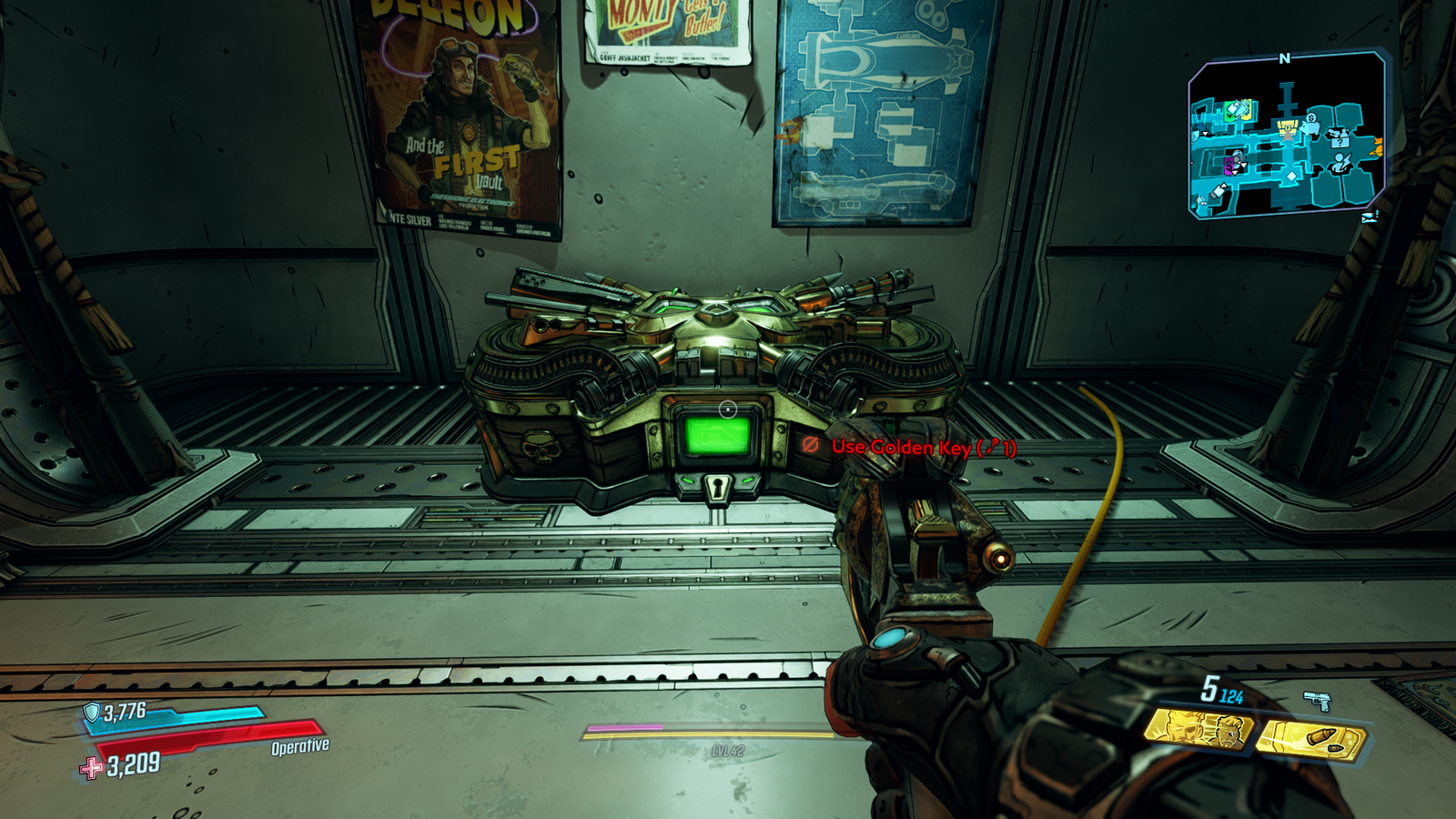Open the Sanctuary minimap
Viewport: 1456px width, 819px height.
tap(1286, 135)
